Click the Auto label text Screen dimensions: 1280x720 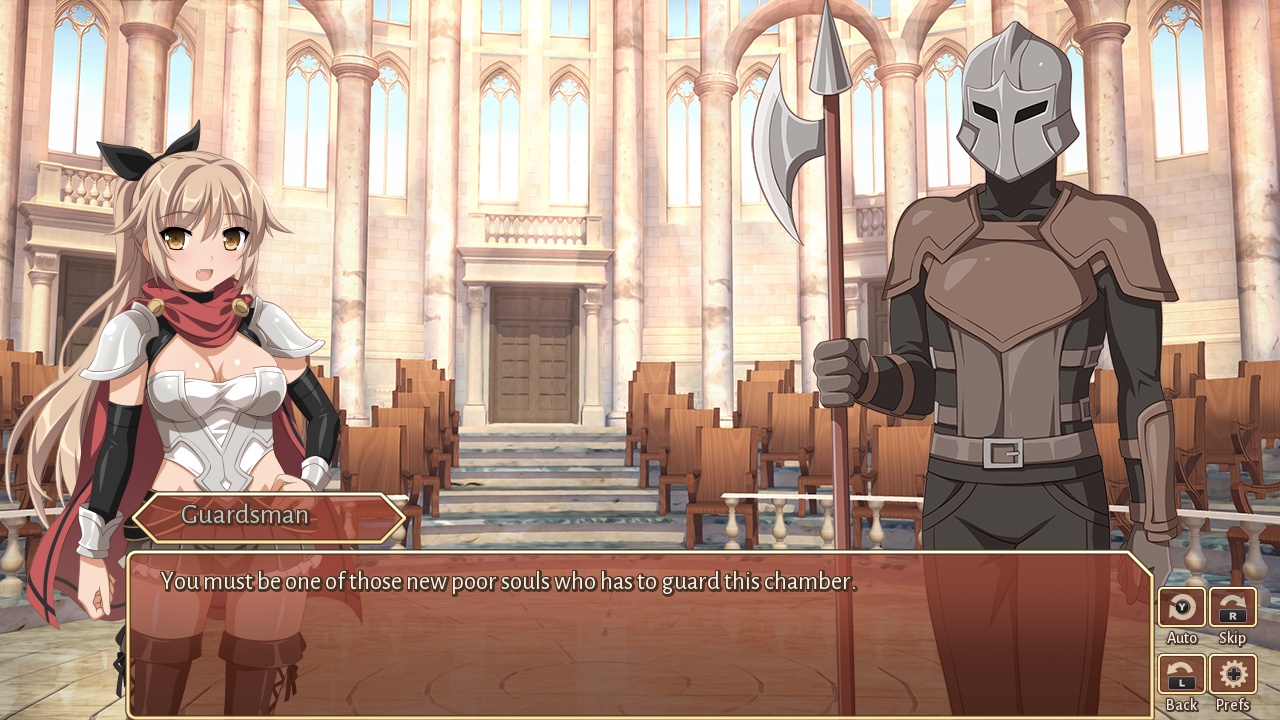[x=1183, y=637]
